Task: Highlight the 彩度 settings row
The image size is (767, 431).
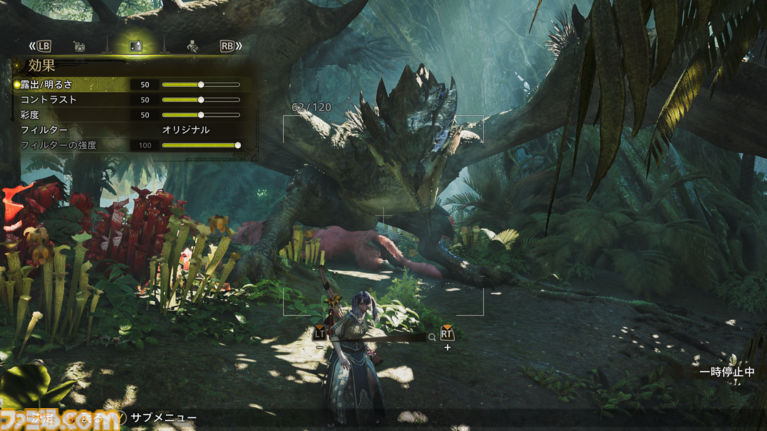Action: (32, 115)
